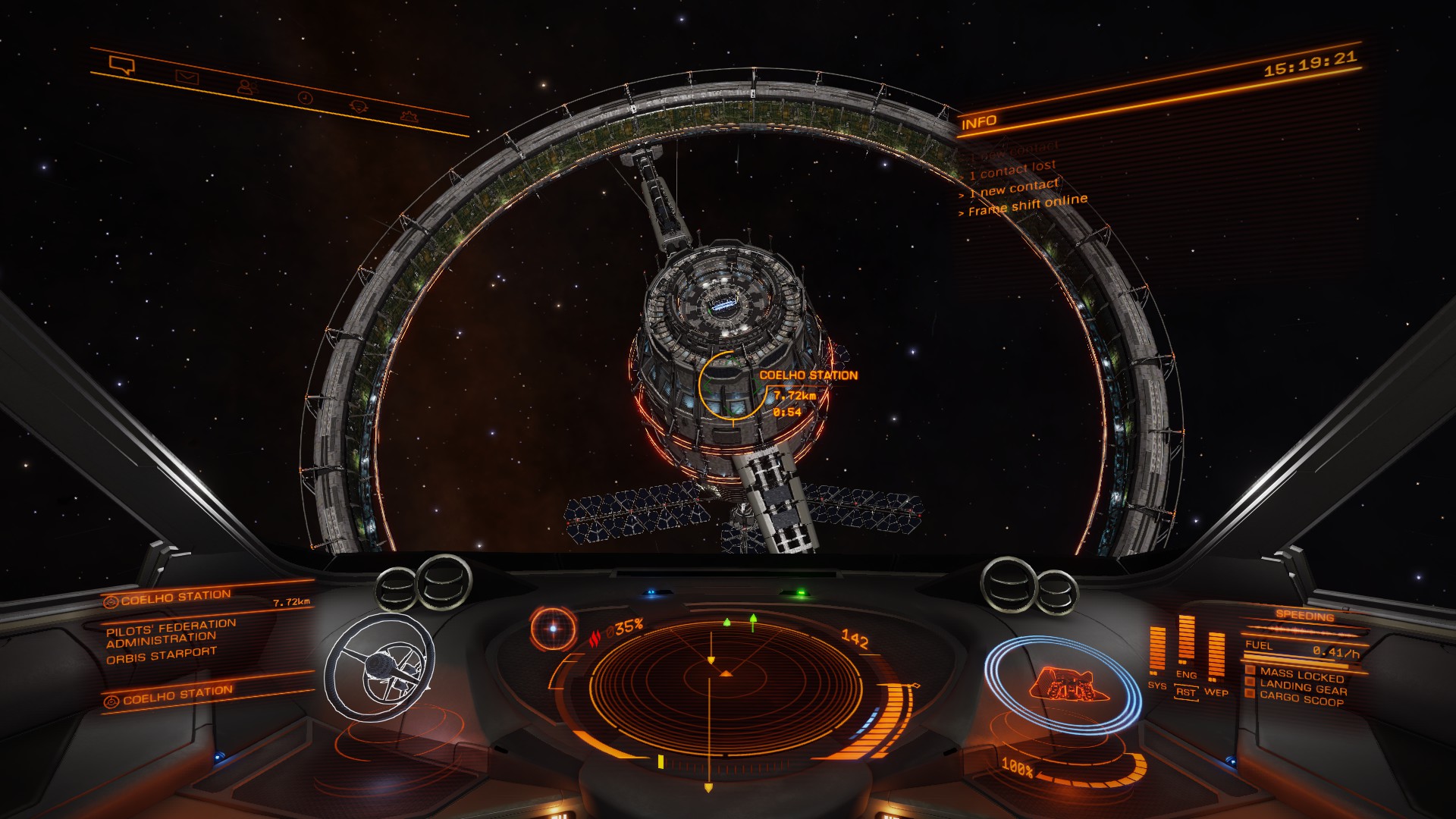1456x819 pixels.
Task: Divert power to WEP
Action: click(x=1216, y=692)
